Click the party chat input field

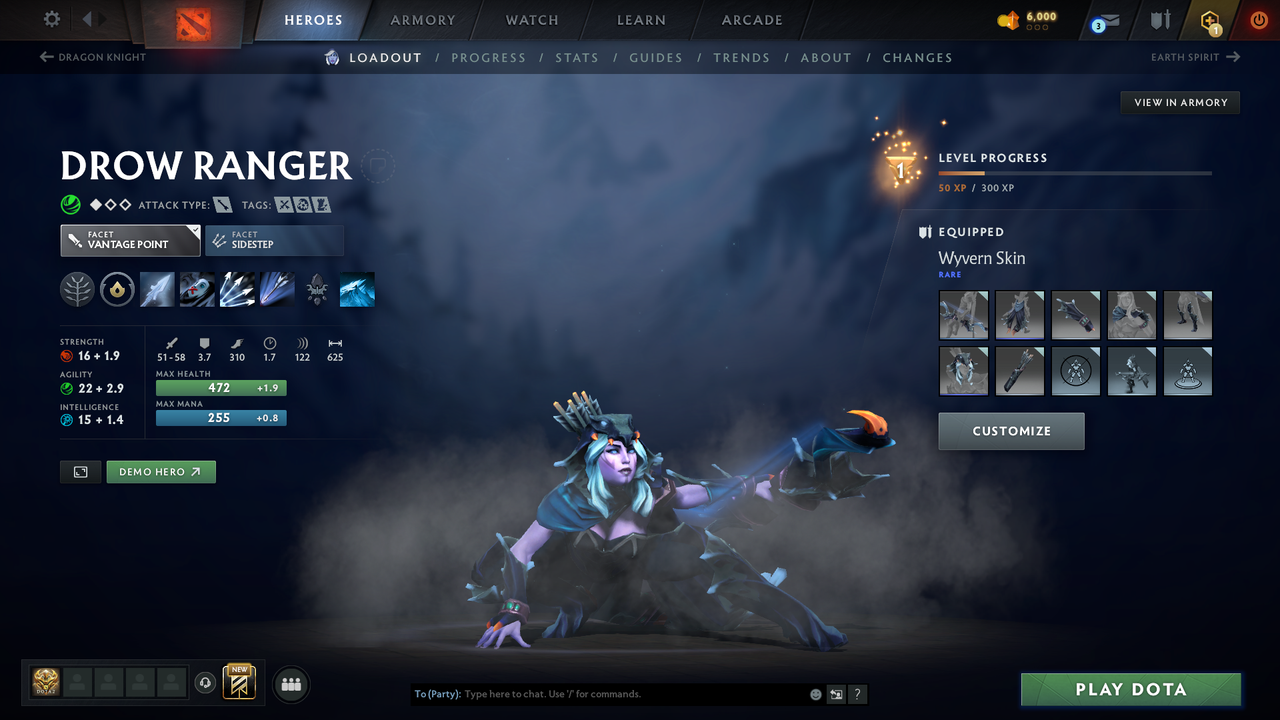click(x=600, y=693)
